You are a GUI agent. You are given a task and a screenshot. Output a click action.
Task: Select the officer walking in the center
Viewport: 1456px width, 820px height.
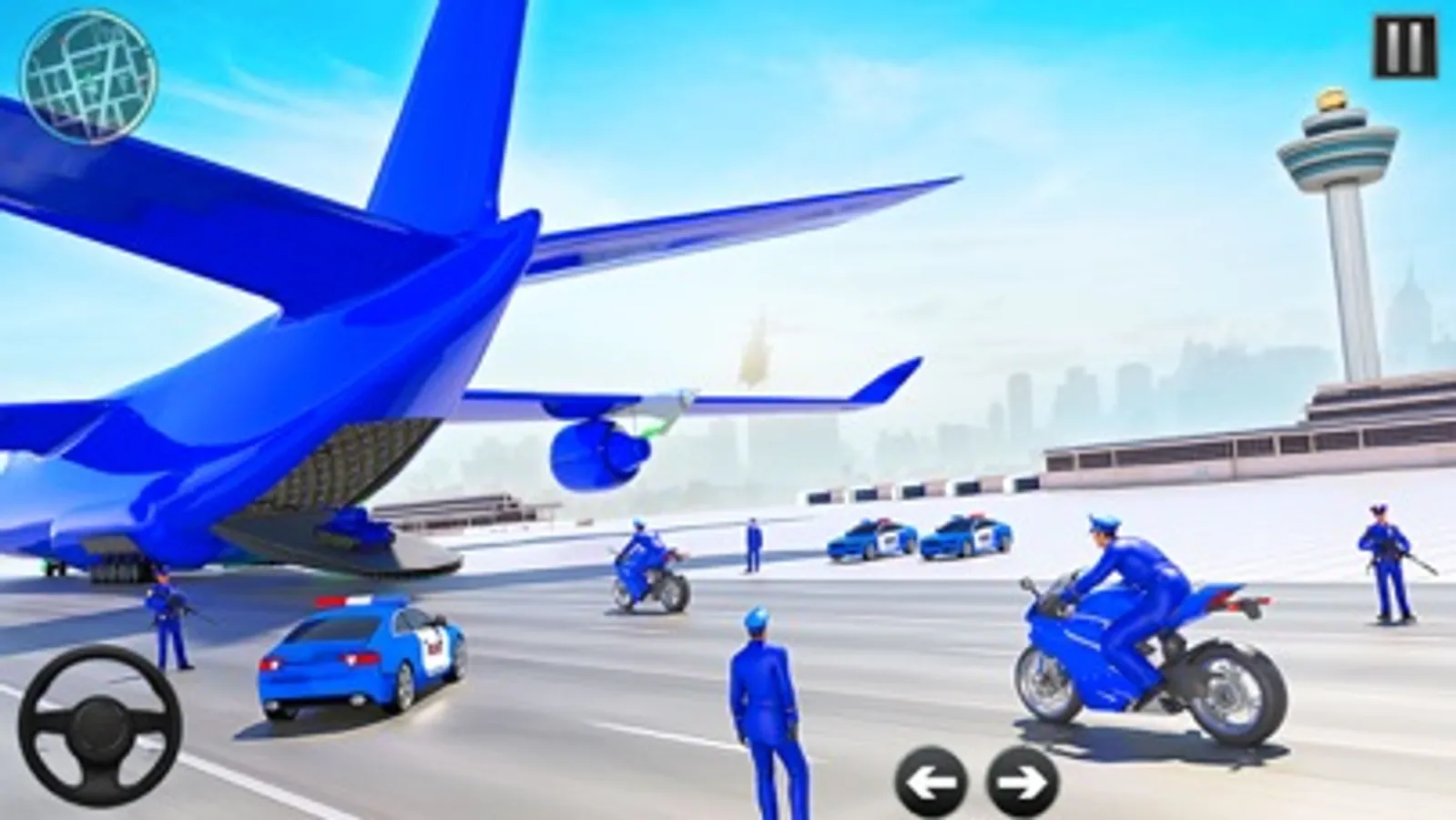tap(765, 711)
